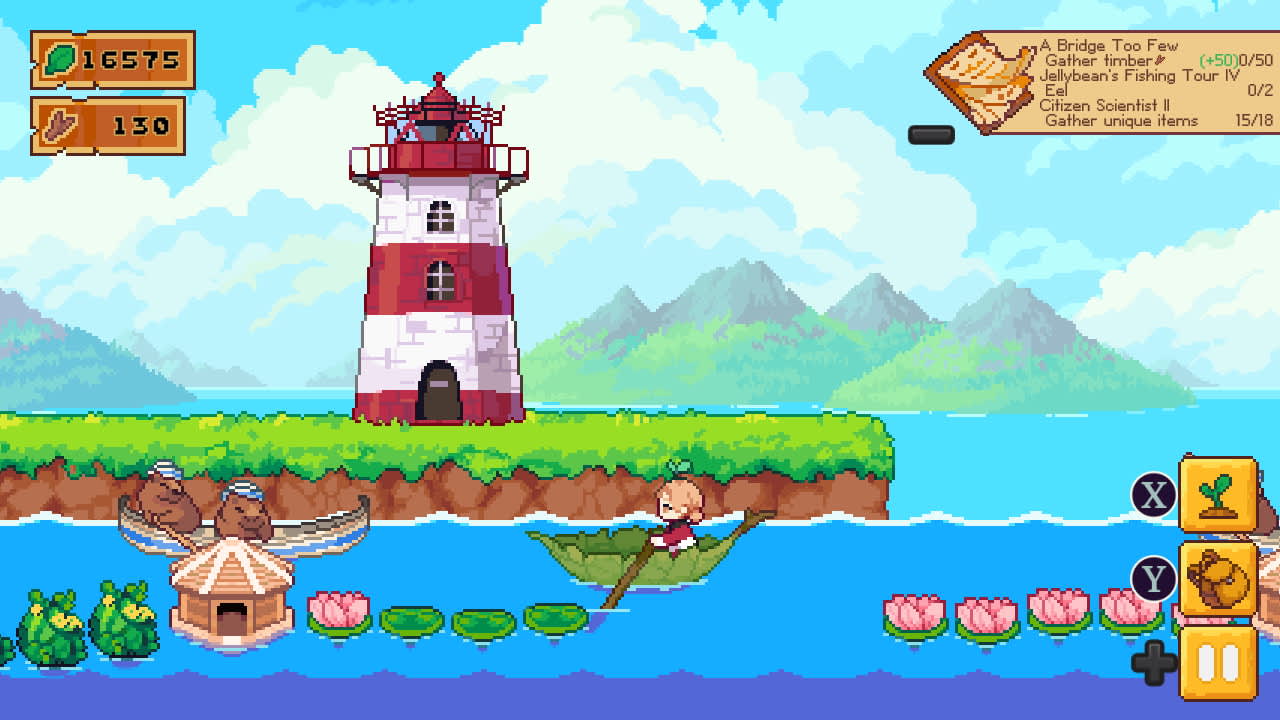The image size is (1280, 720).
Task: Click the feather currency icon
Action: coord(60,124)
